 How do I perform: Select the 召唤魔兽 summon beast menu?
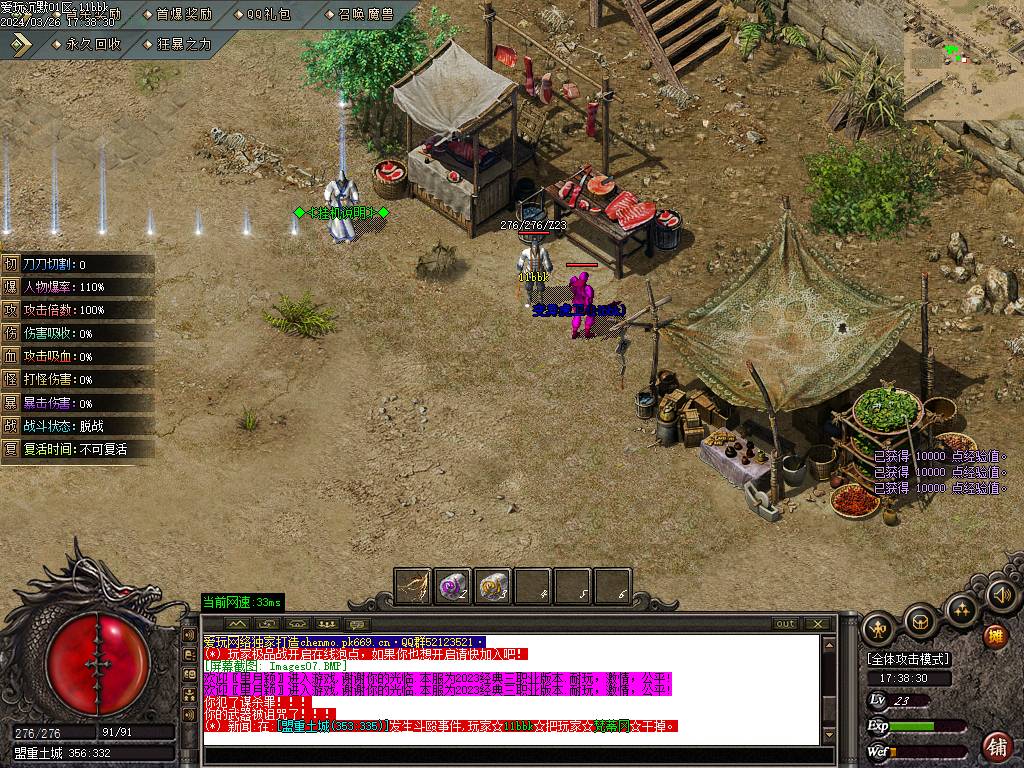pyautogui.click(x=357, y=14)
